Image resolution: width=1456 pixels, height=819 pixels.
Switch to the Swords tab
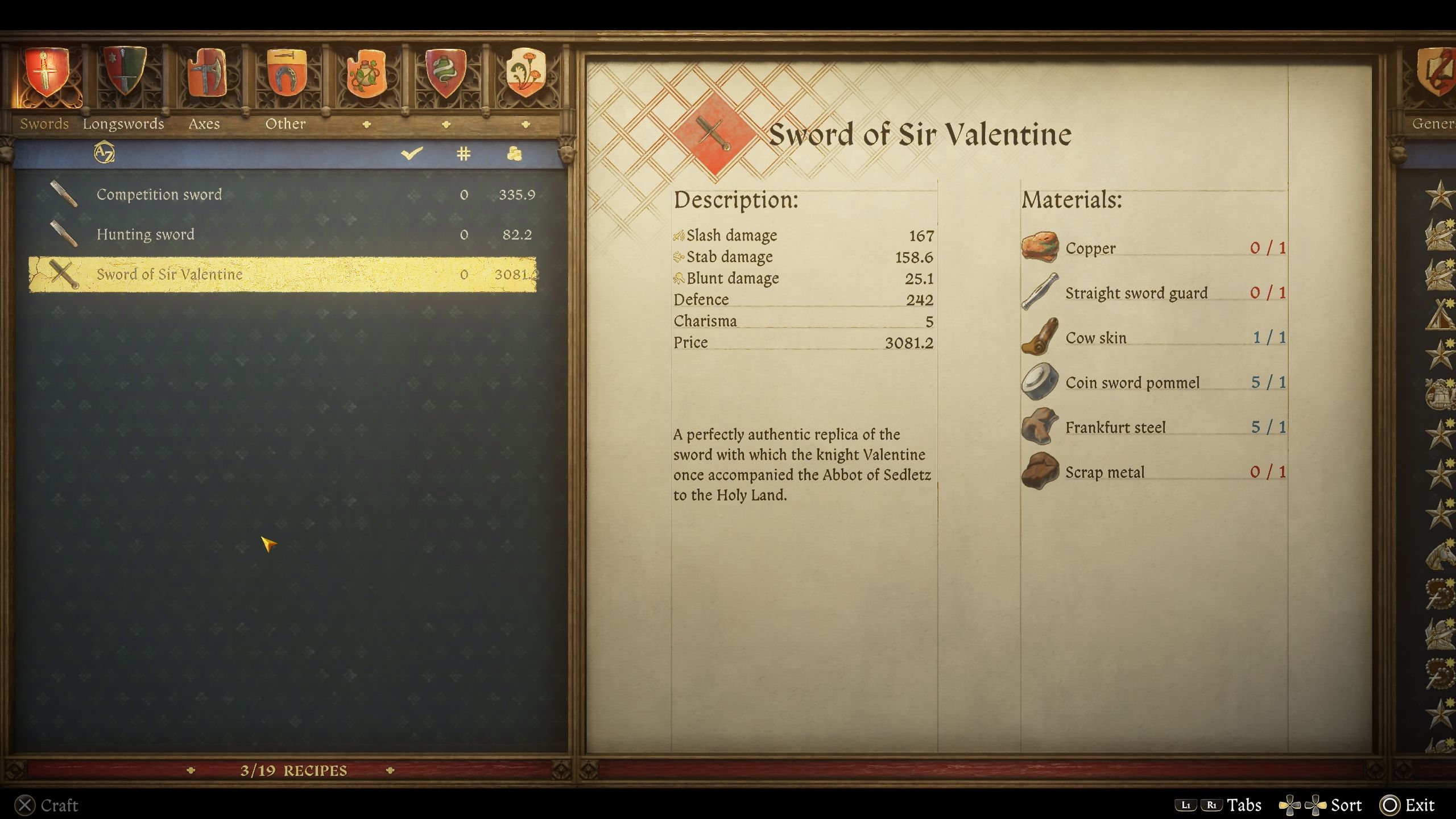click(44, 123)
